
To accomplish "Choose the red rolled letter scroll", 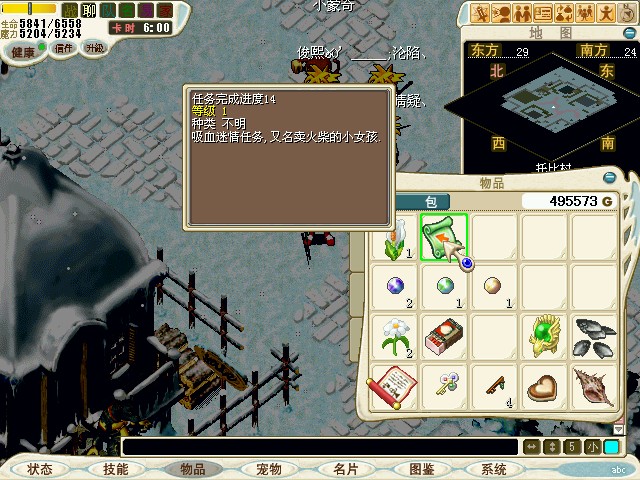I will (x=392, y=386).
